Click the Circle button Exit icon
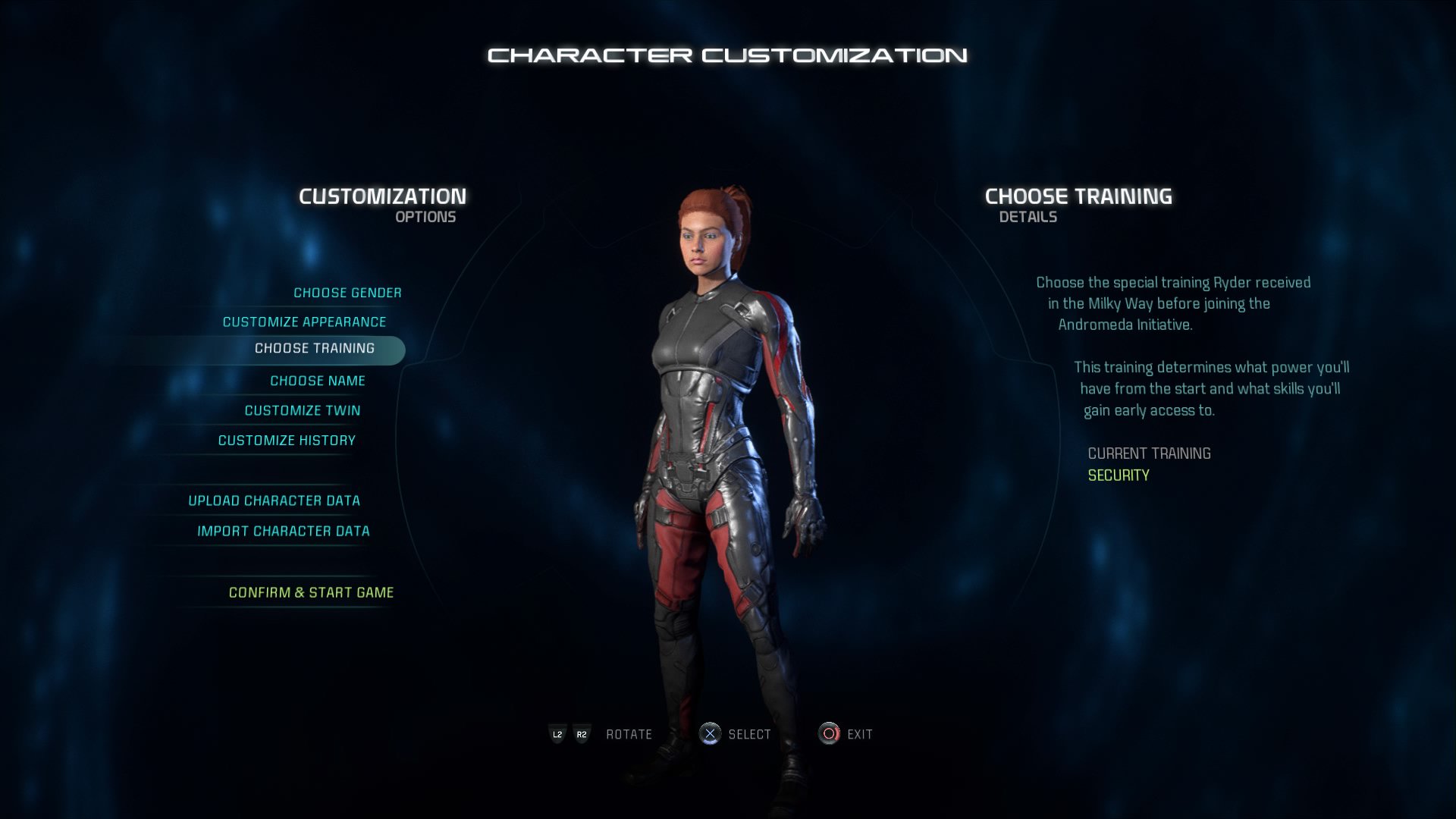The image size is (1456, 819). (x=827, y=734)
